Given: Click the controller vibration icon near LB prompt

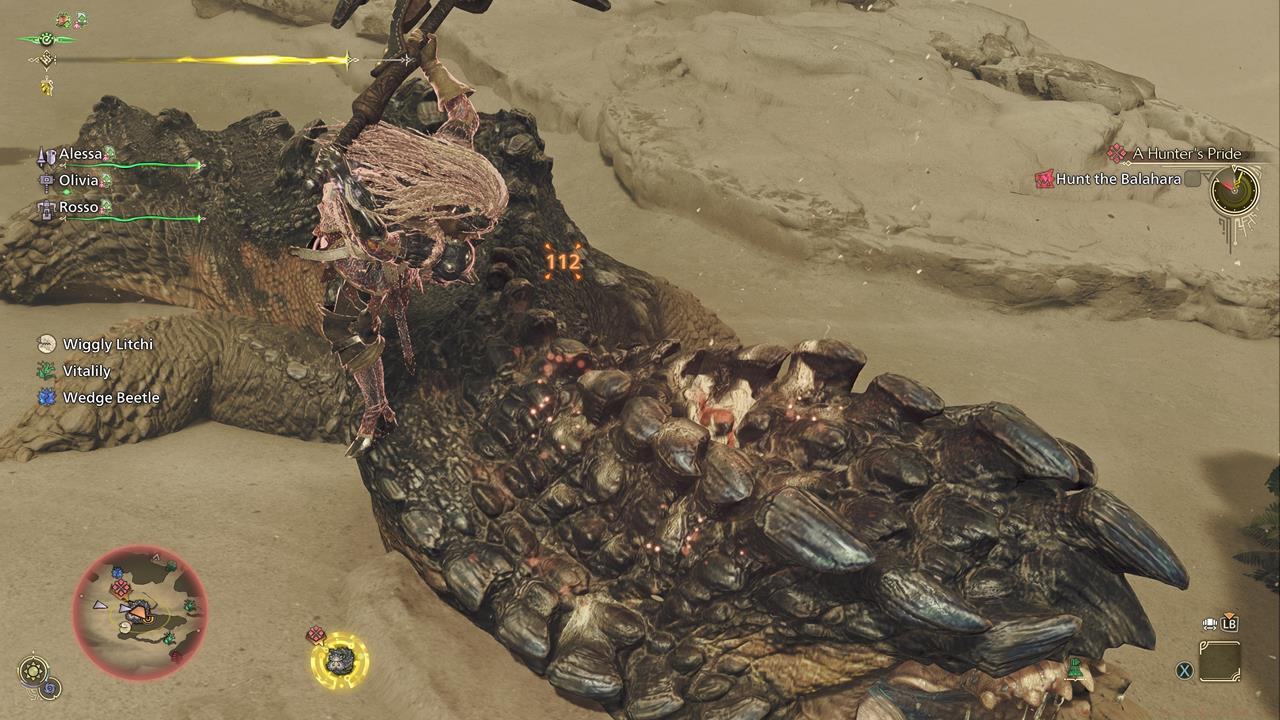Looking at the screenshot, I should pos(1209,623).
